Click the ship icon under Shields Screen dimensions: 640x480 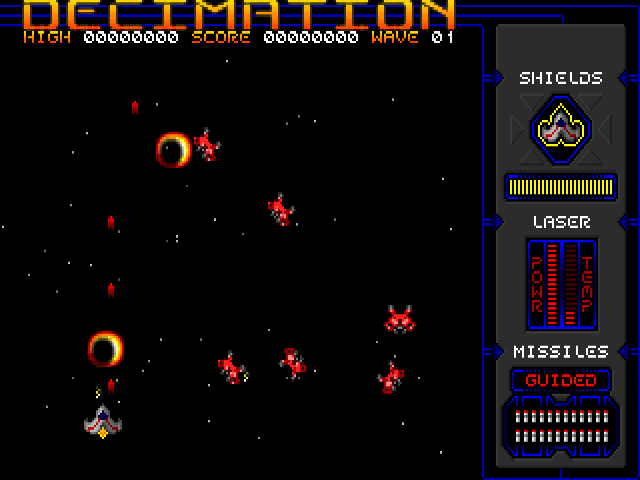pos(561,128)
